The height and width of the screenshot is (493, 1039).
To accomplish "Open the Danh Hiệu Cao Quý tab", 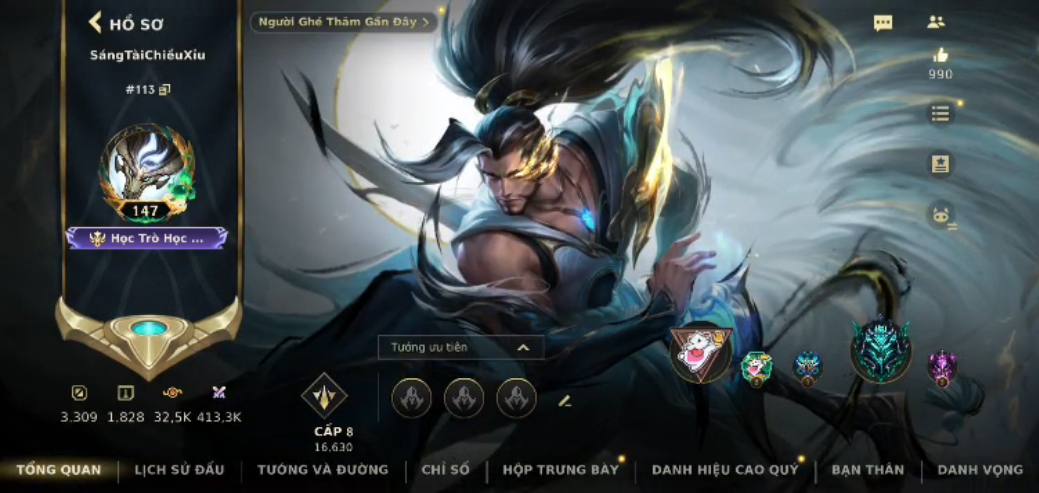I will point(725,470).
